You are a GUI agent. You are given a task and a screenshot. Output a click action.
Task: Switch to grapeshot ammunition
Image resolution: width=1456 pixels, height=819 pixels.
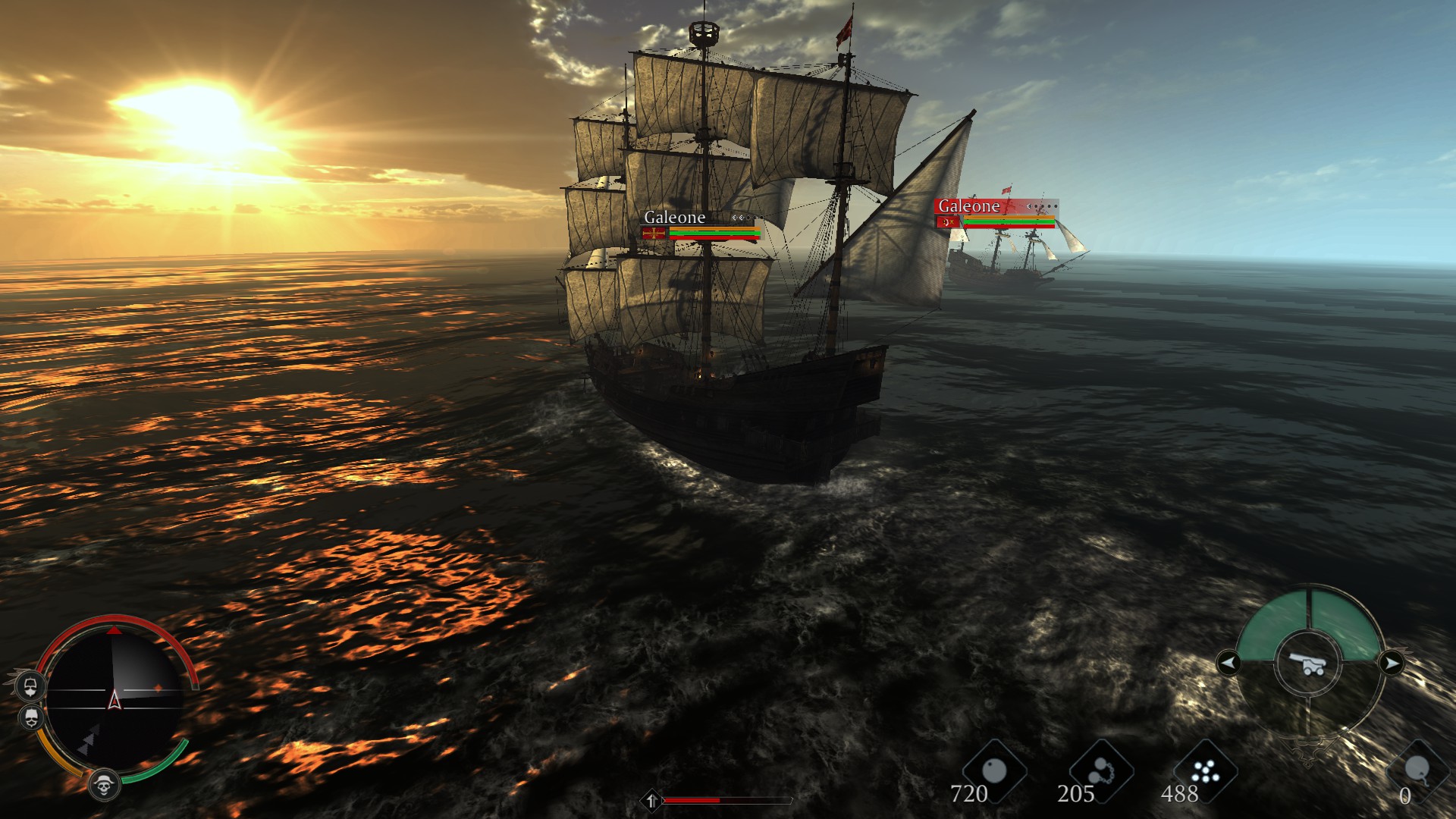click(1204, 772)
